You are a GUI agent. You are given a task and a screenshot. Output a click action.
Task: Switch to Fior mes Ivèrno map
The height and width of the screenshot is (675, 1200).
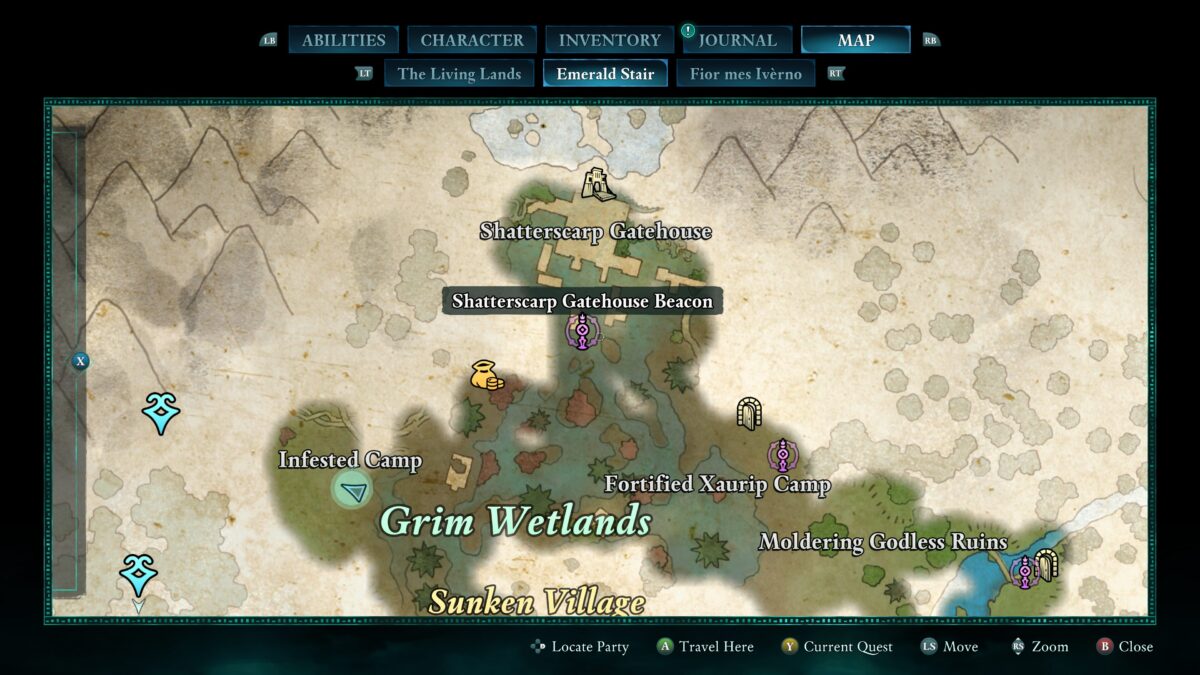pos(745,74)
